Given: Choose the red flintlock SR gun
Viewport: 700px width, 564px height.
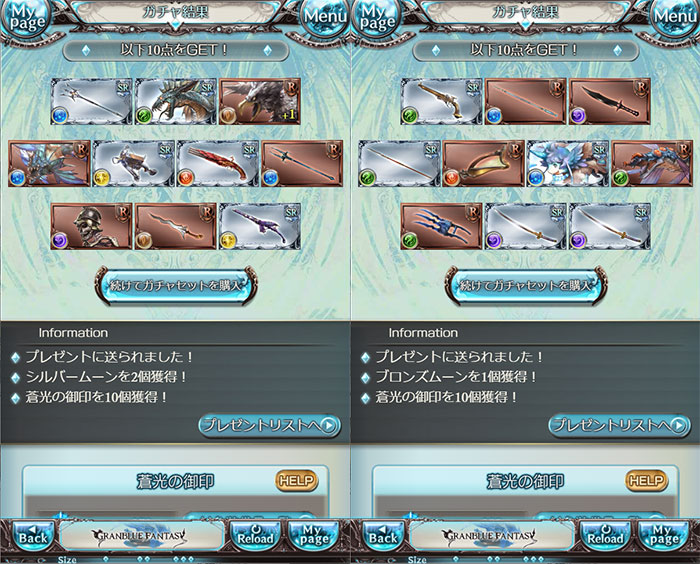Looking at the screenshot, I should tap(217, 163).
